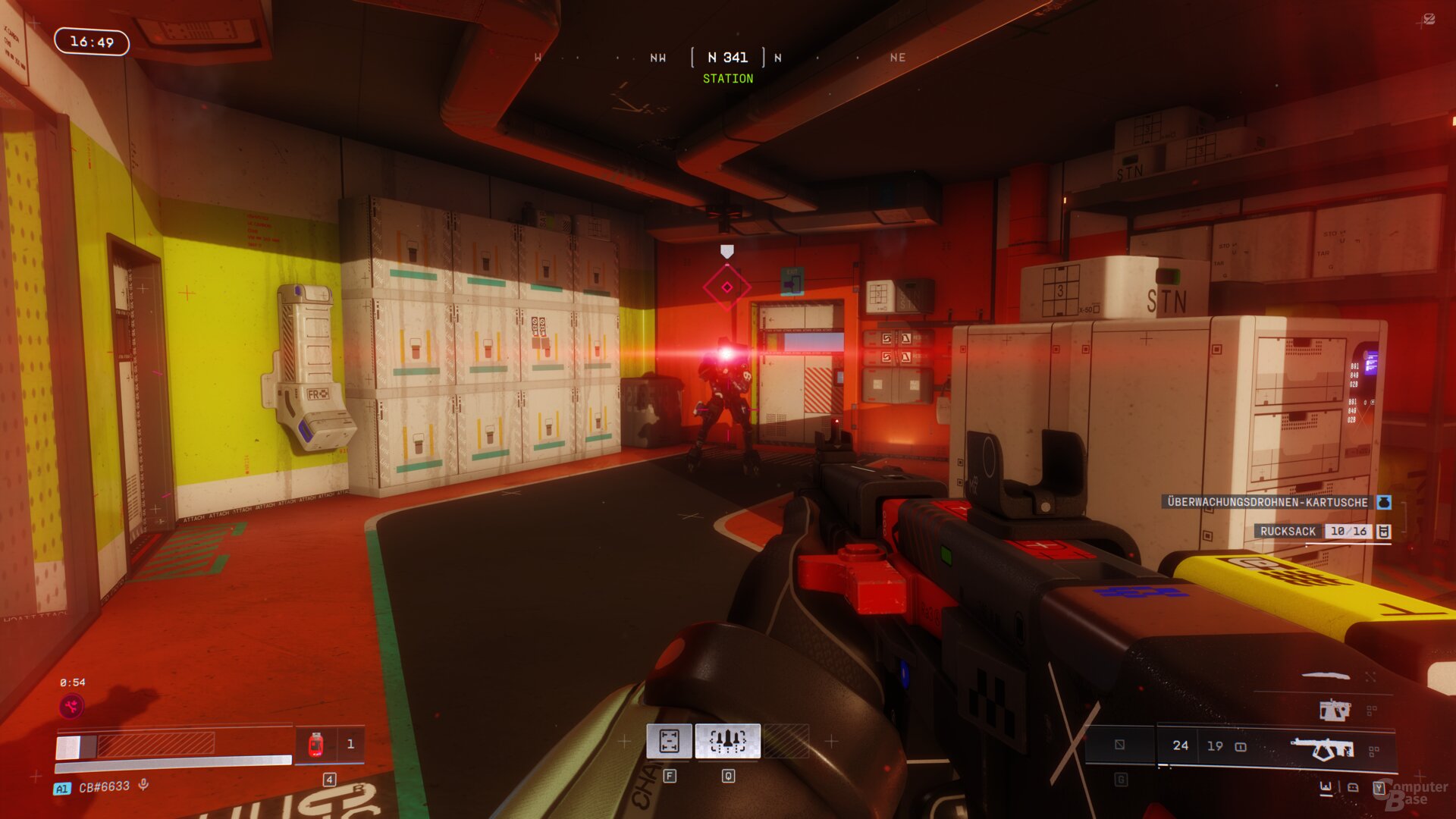Activate the triple rocket ability icon
Viewport: 1456px width, 819px height.
coord(727,741)
